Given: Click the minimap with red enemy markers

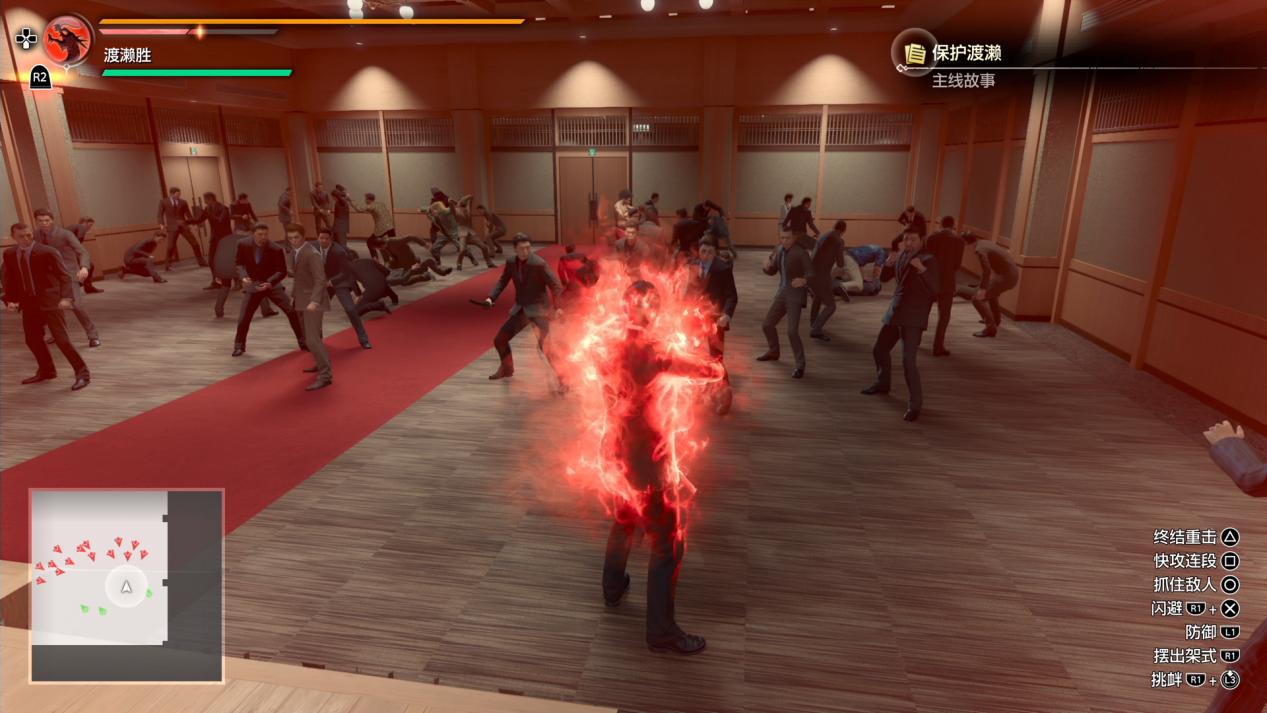Looking at the screenshot, I should pos(126,585).
